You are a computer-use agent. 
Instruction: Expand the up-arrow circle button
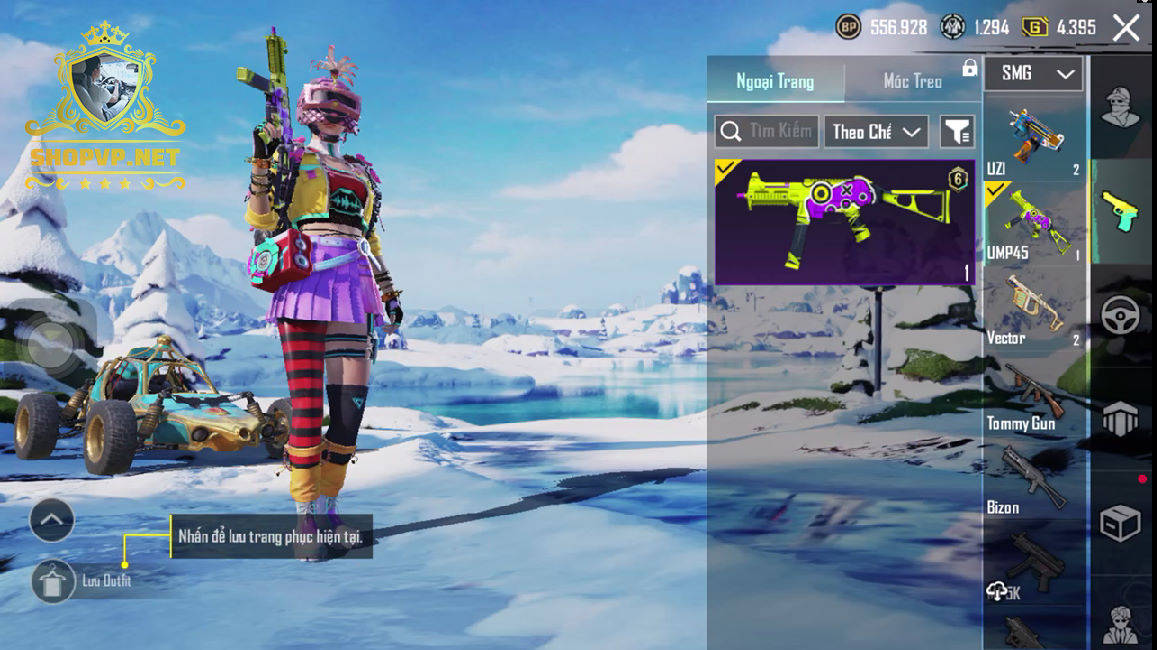[x=52, y=519]
